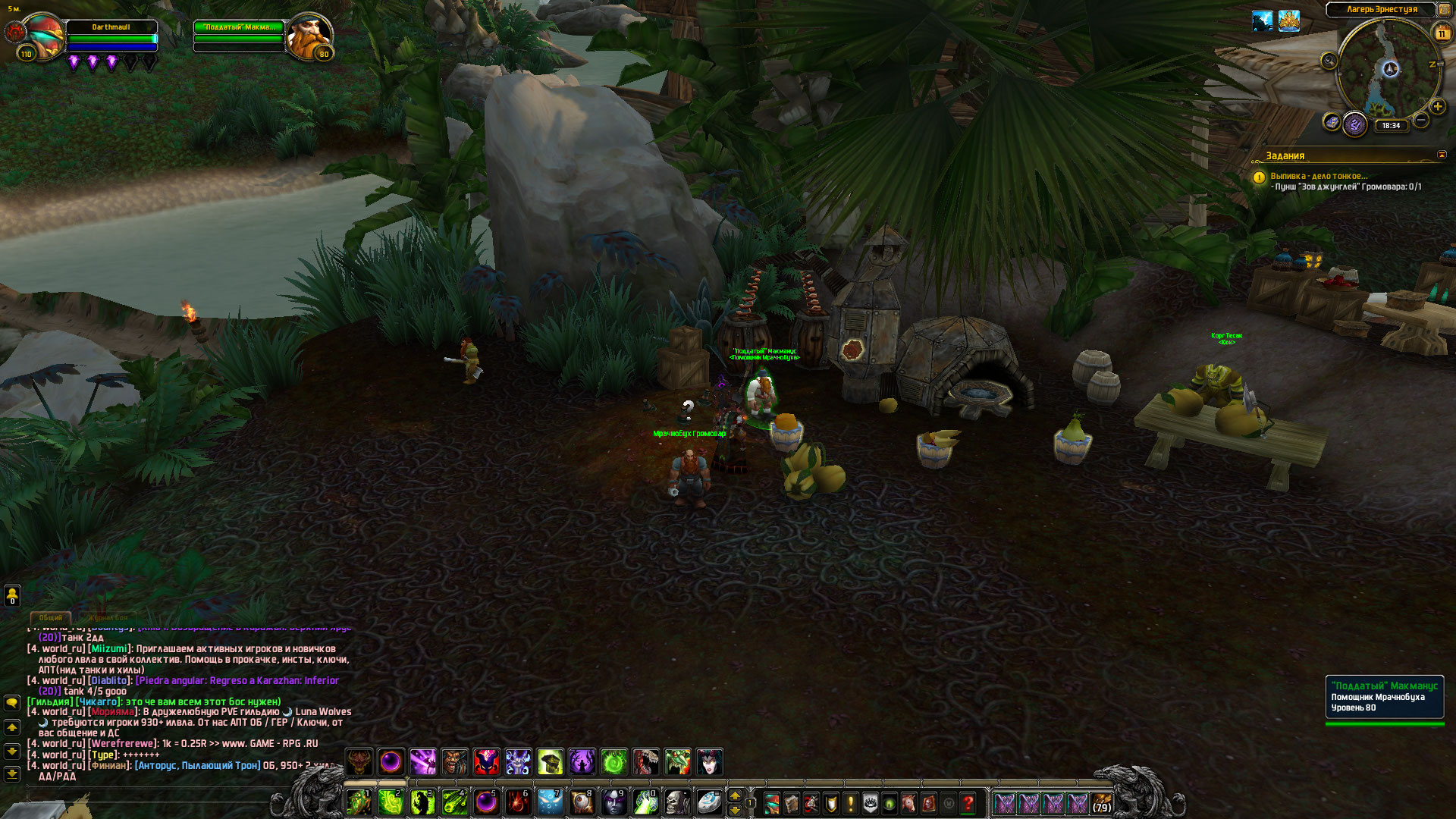This screenshot has width=1456, height=819.
Task: Select the Выпивка - дело тонкое quest
Action: (1319, 176)
